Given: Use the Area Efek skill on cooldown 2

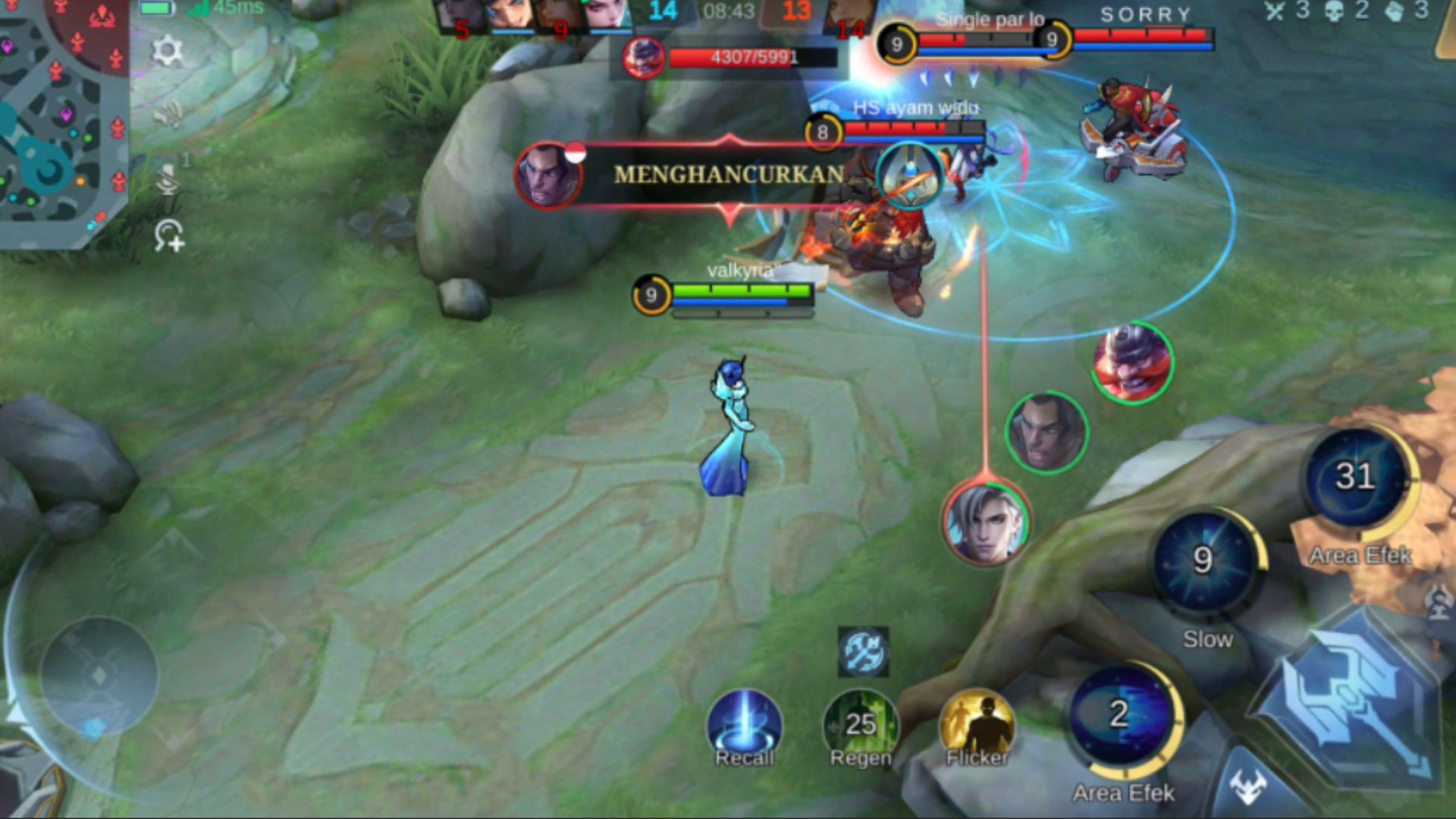Looking at the screenshot, I should click(x=1122, y=717).
